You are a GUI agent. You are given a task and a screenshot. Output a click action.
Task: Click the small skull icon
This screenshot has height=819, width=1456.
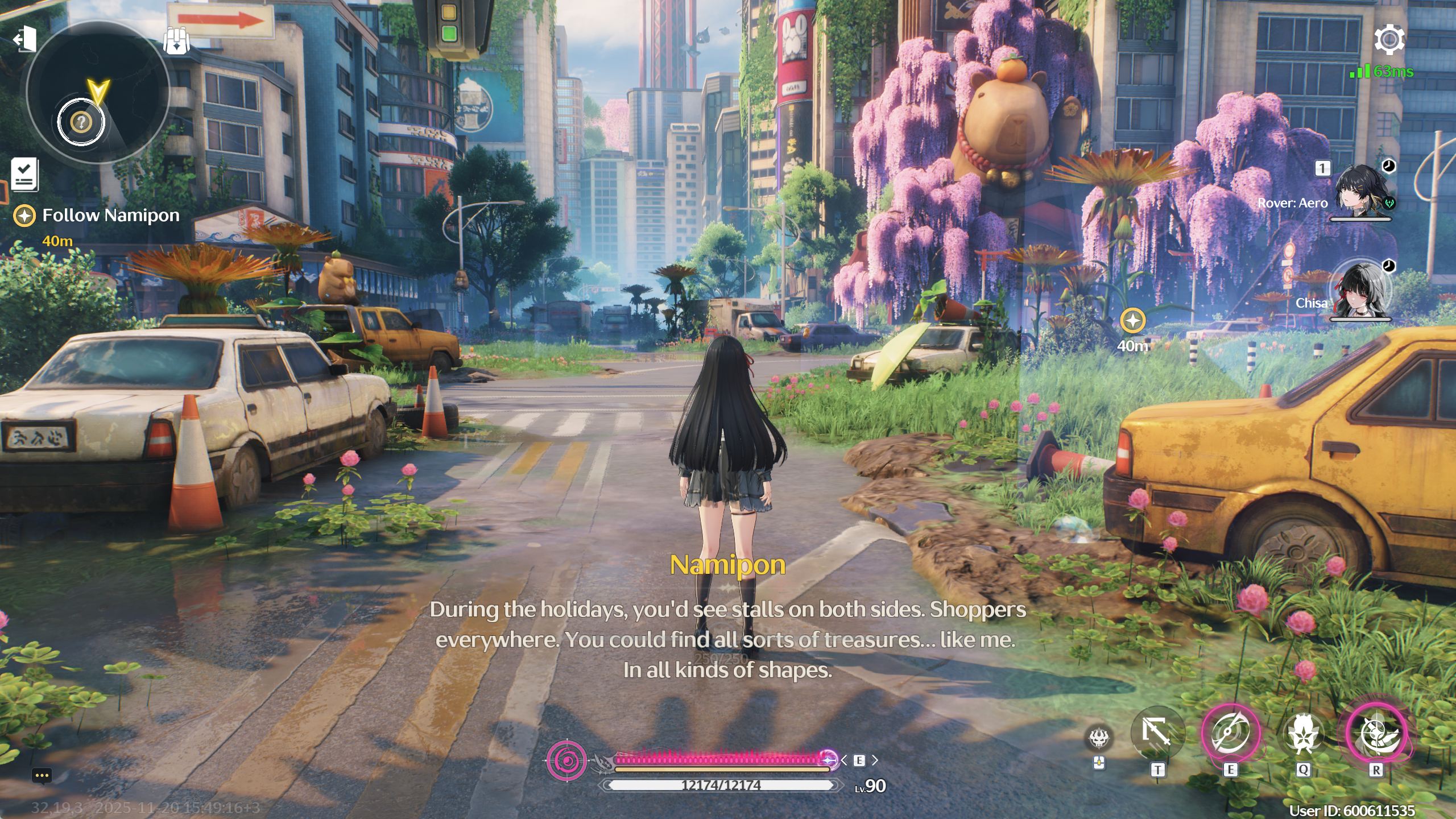coord(1099,739)
